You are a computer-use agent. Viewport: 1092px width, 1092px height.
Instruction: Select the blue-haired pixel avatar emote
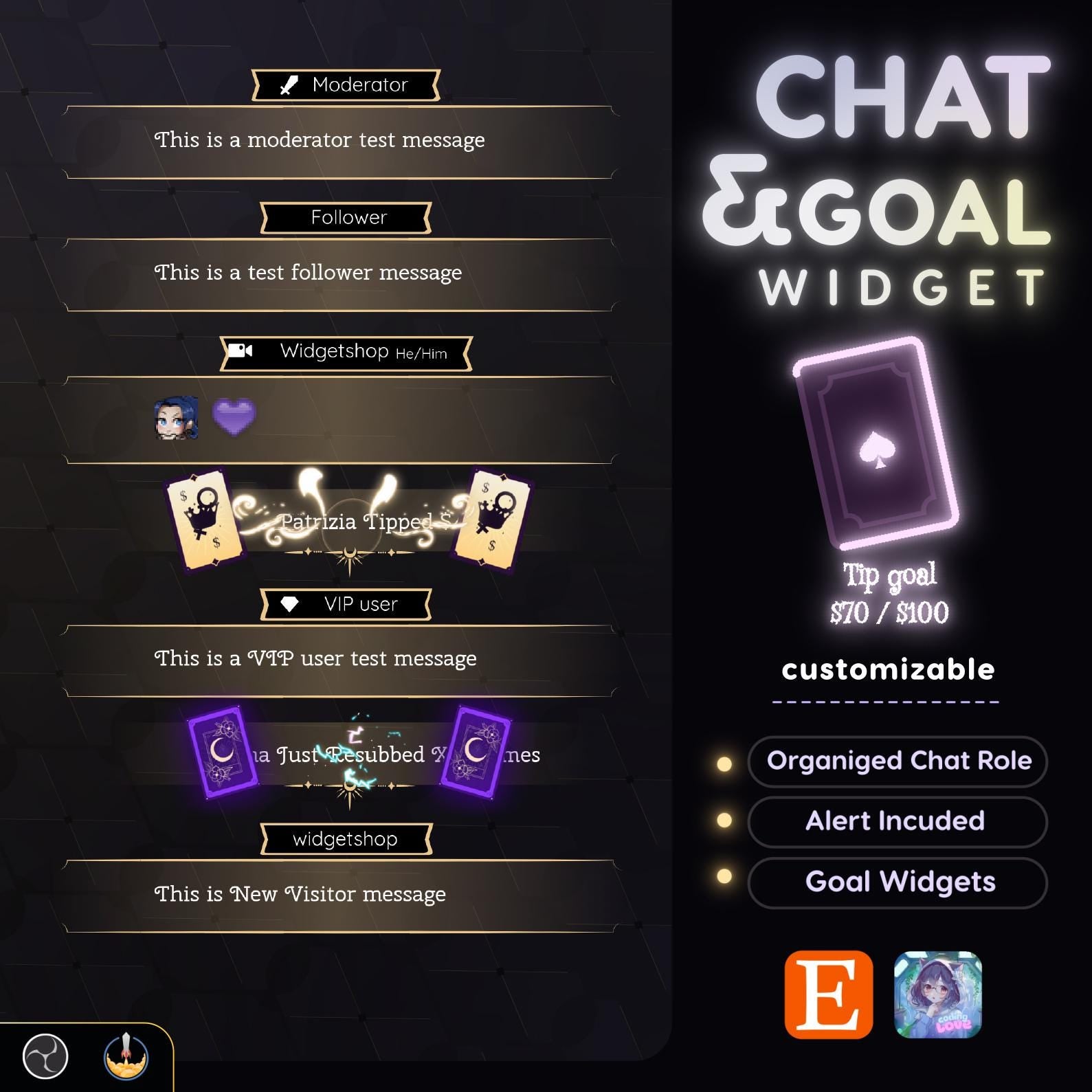coord(177,418)
